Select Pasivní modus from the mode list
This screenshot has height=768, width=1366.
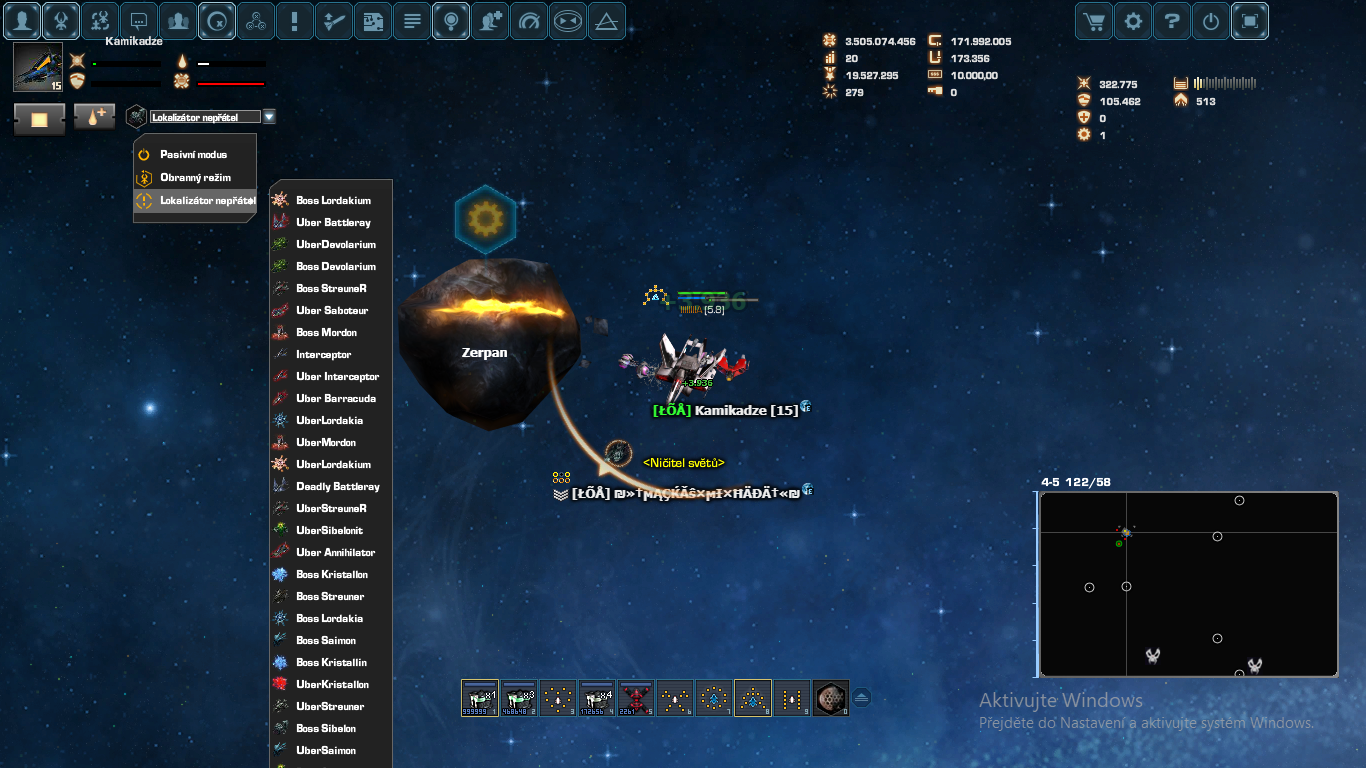pyautogui.click(x=194, y=155)
